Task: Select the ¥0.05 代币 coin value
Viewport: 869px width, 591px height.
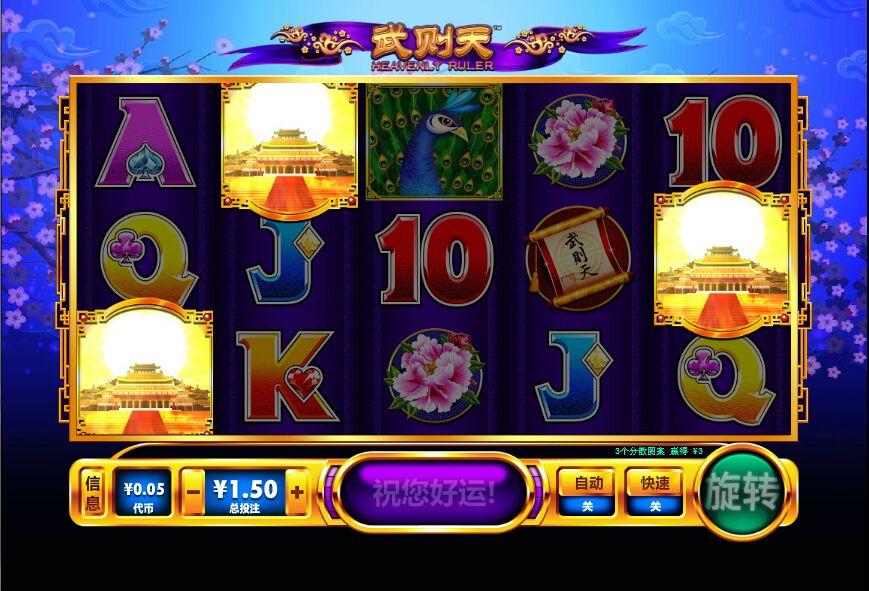Action: click(143, 492)
